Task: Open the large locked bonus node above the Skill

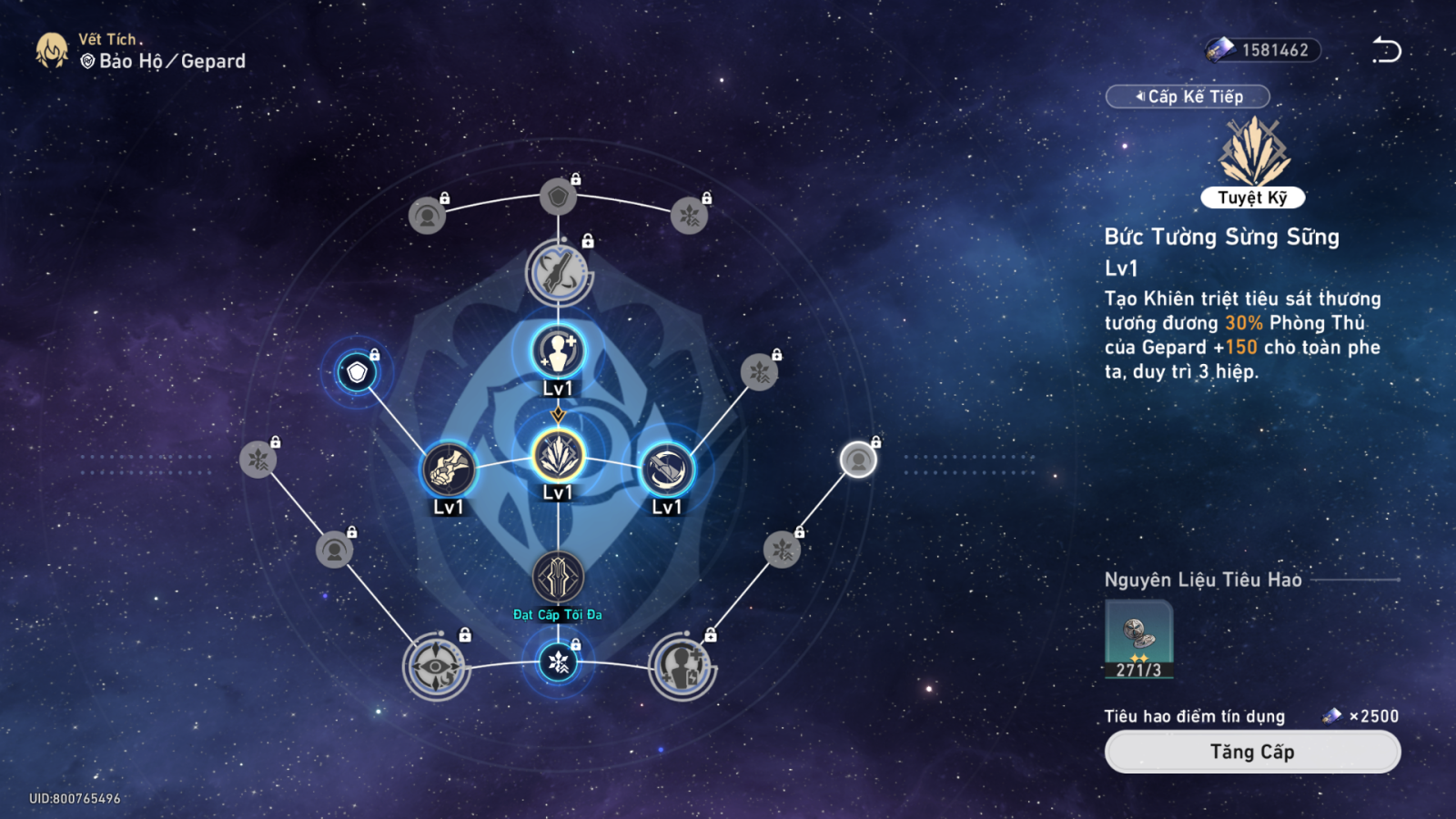Action: (558, 272)
